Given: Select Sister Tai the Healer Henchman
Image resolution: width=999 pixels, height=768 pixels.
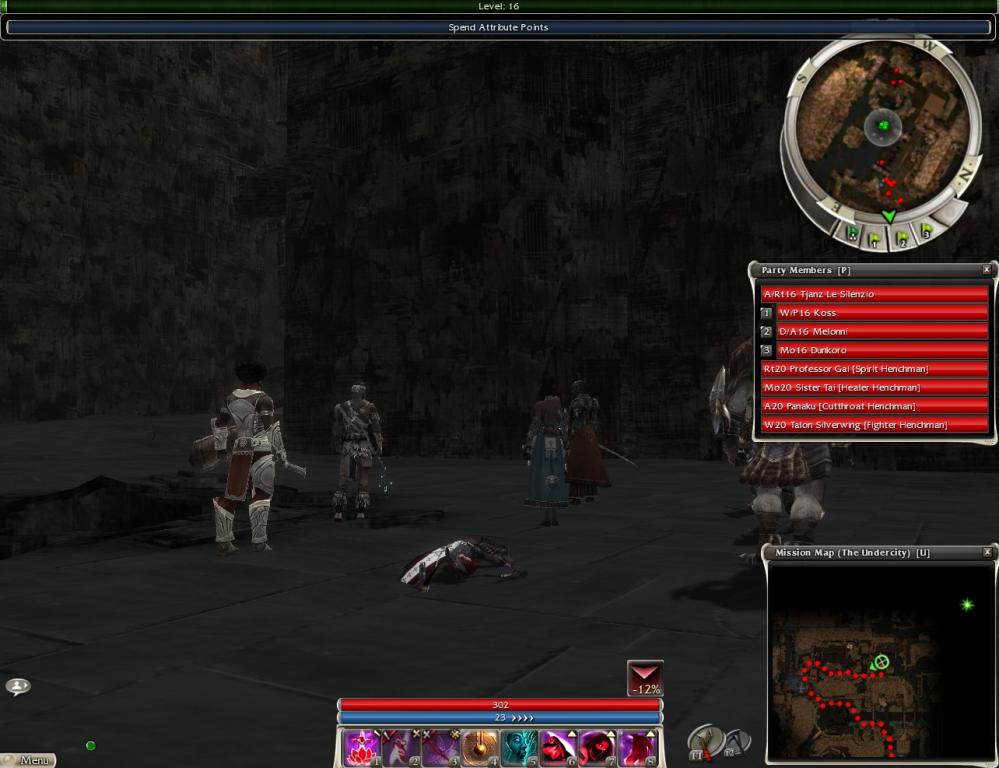Looking at the screenshot, I should click(x=875, y=388).
